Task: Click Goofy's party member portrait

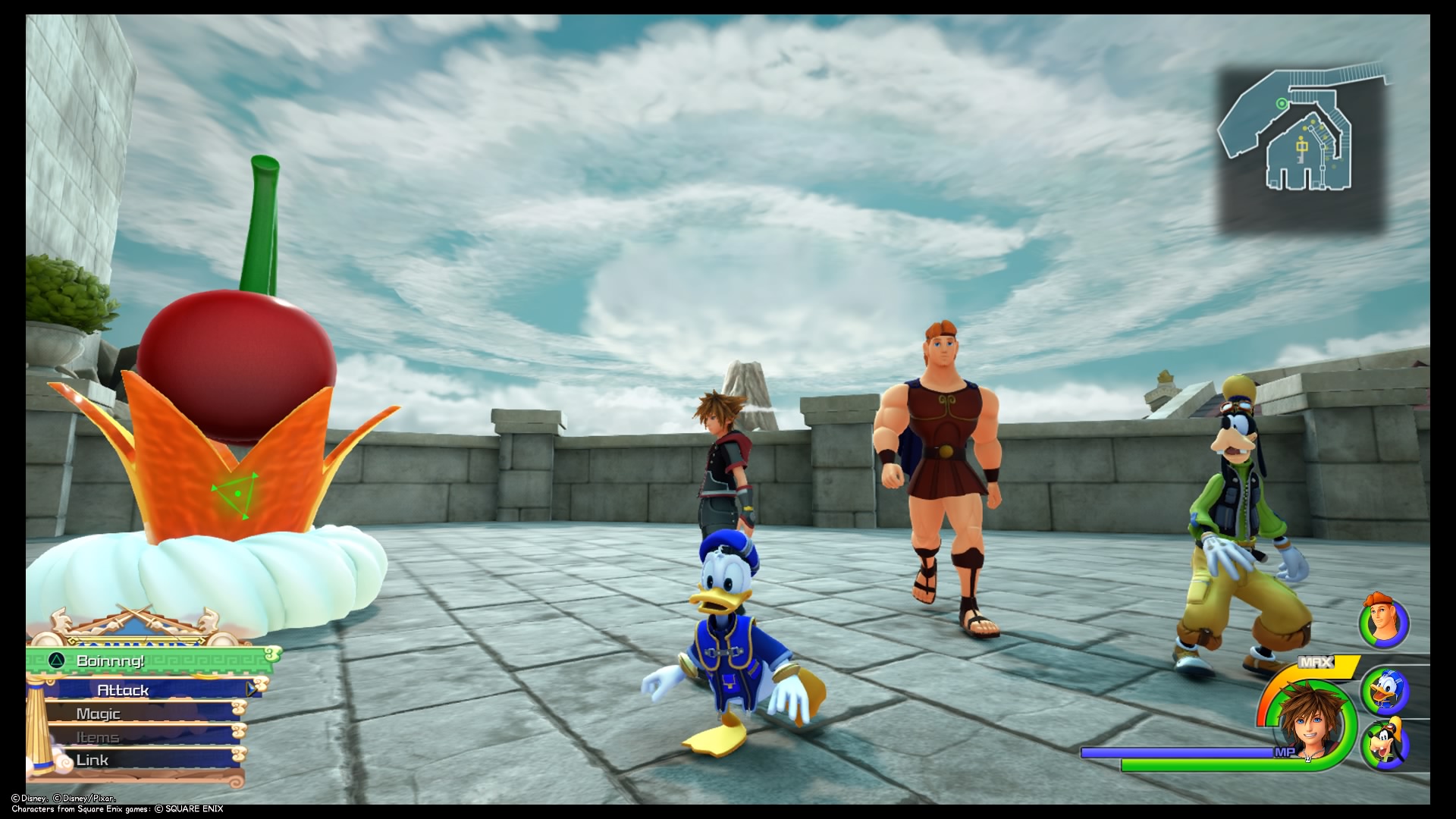Action: [1386, 743]
